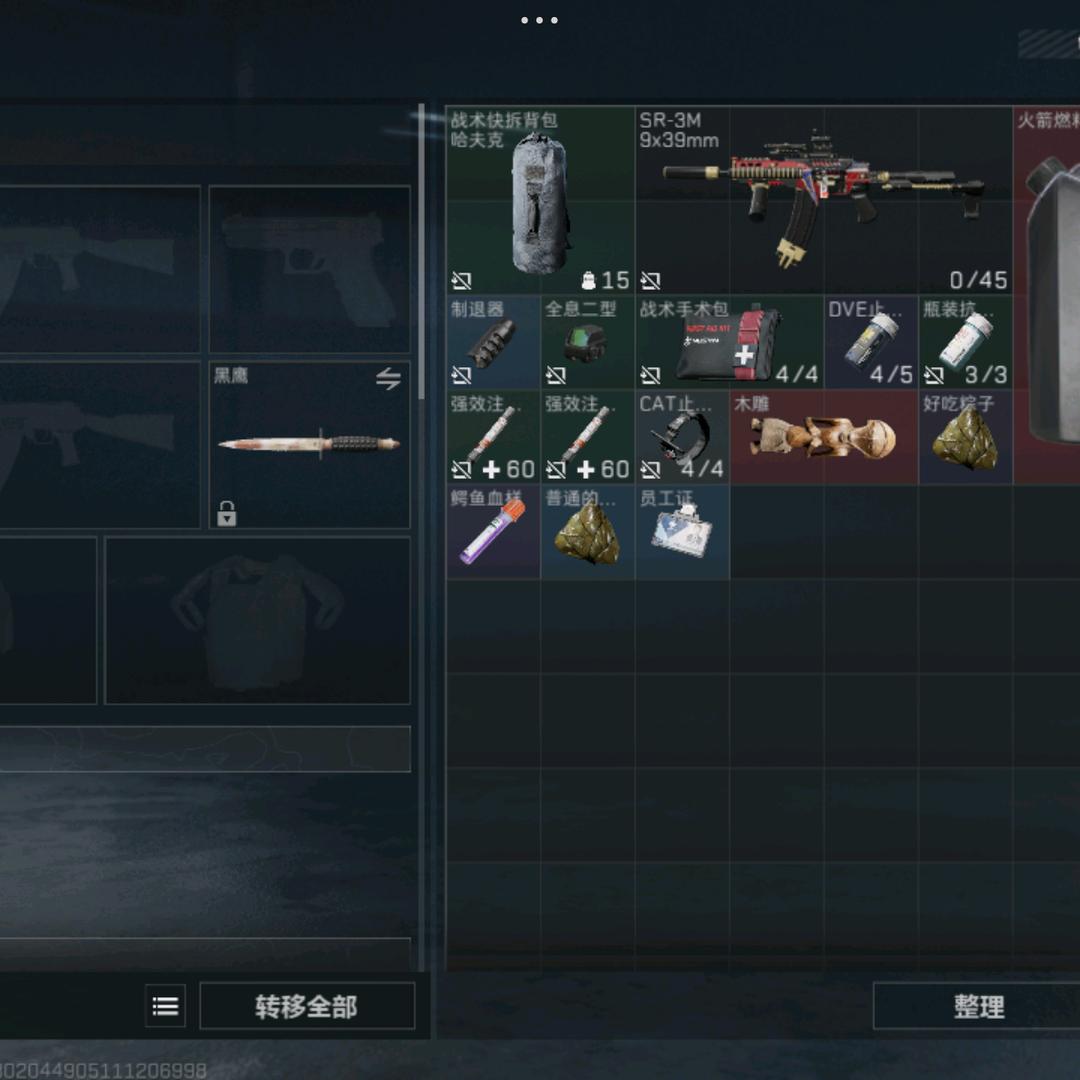This screenshot has width=1080, height=1080.
Task: Select the Black Hawk (黑鹰) knife slot
Action: coord(309,445)
